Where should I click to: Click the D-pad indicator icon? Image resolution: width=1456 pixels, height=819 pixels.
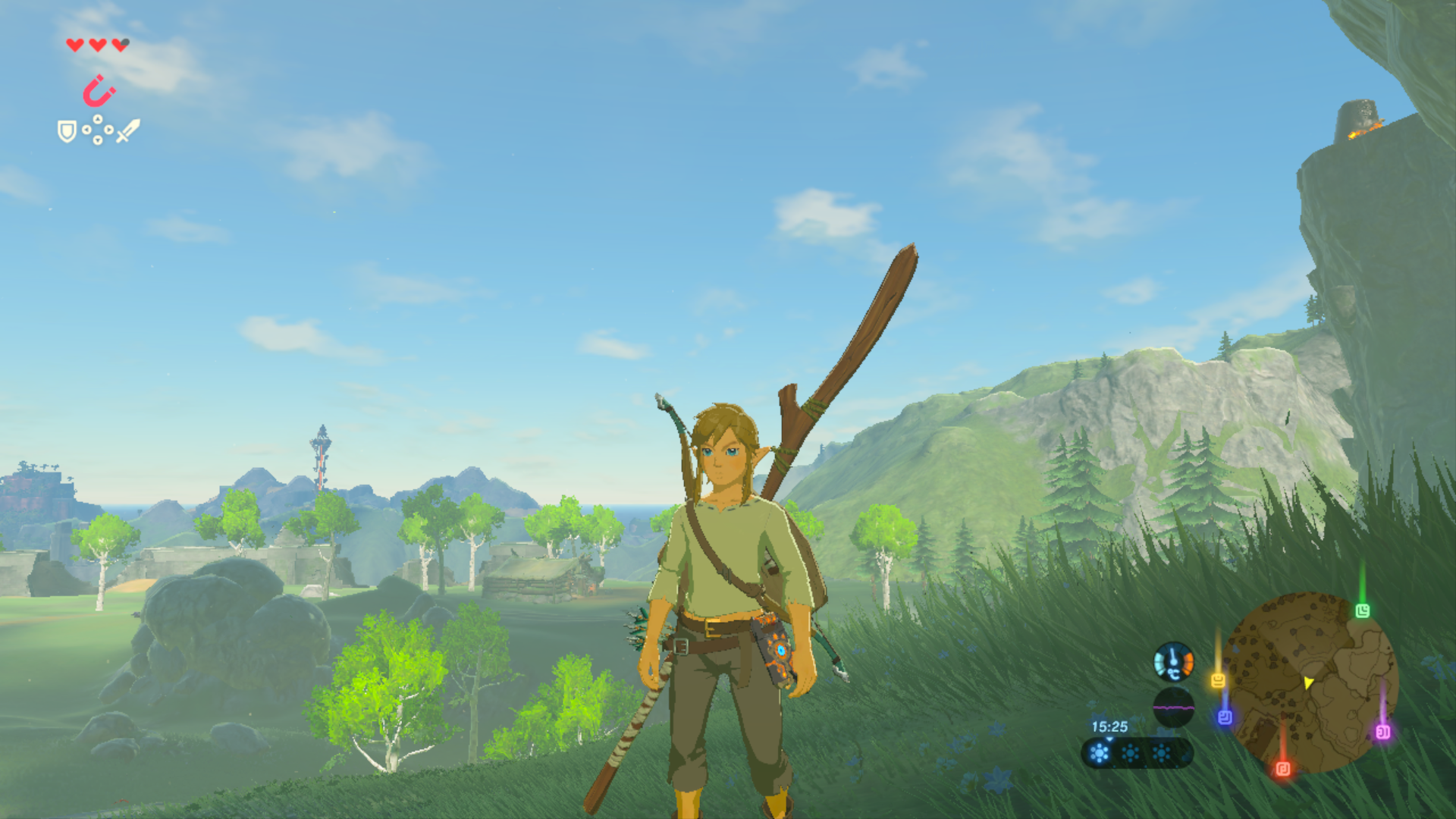tap(97, 130)
